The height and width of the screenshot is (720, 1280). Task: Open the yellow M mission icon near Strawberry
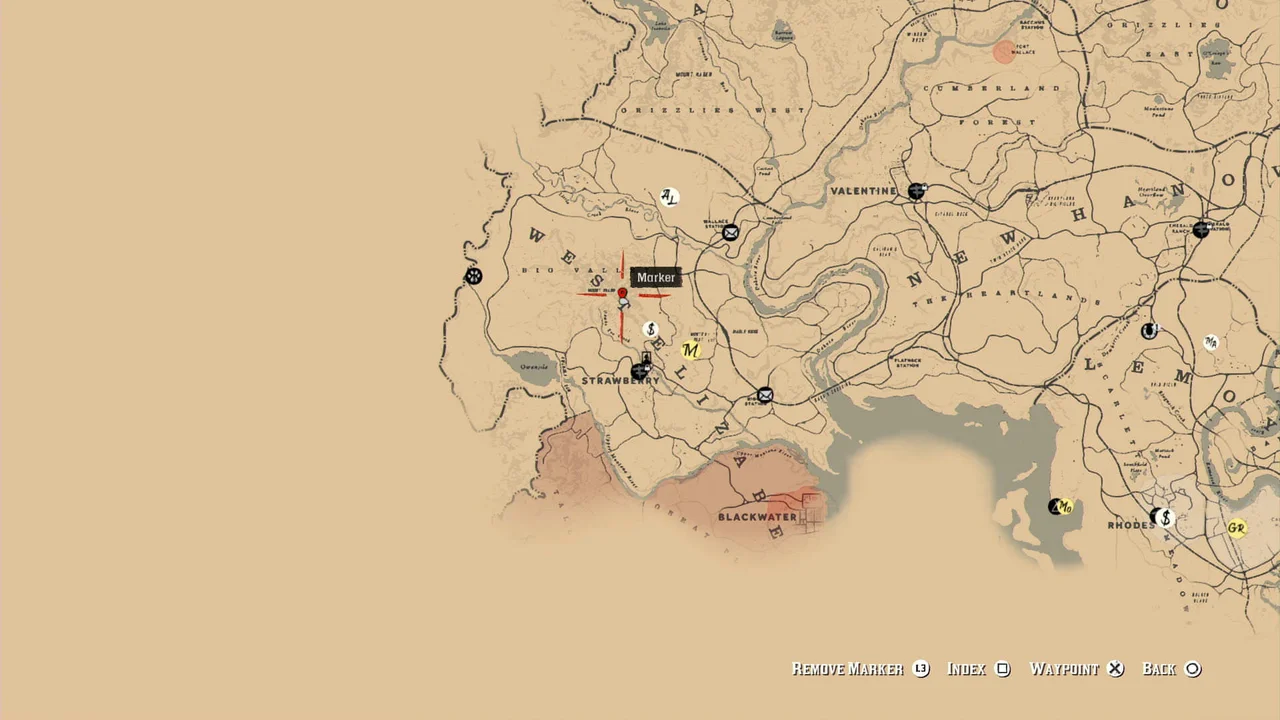[689, 351]
